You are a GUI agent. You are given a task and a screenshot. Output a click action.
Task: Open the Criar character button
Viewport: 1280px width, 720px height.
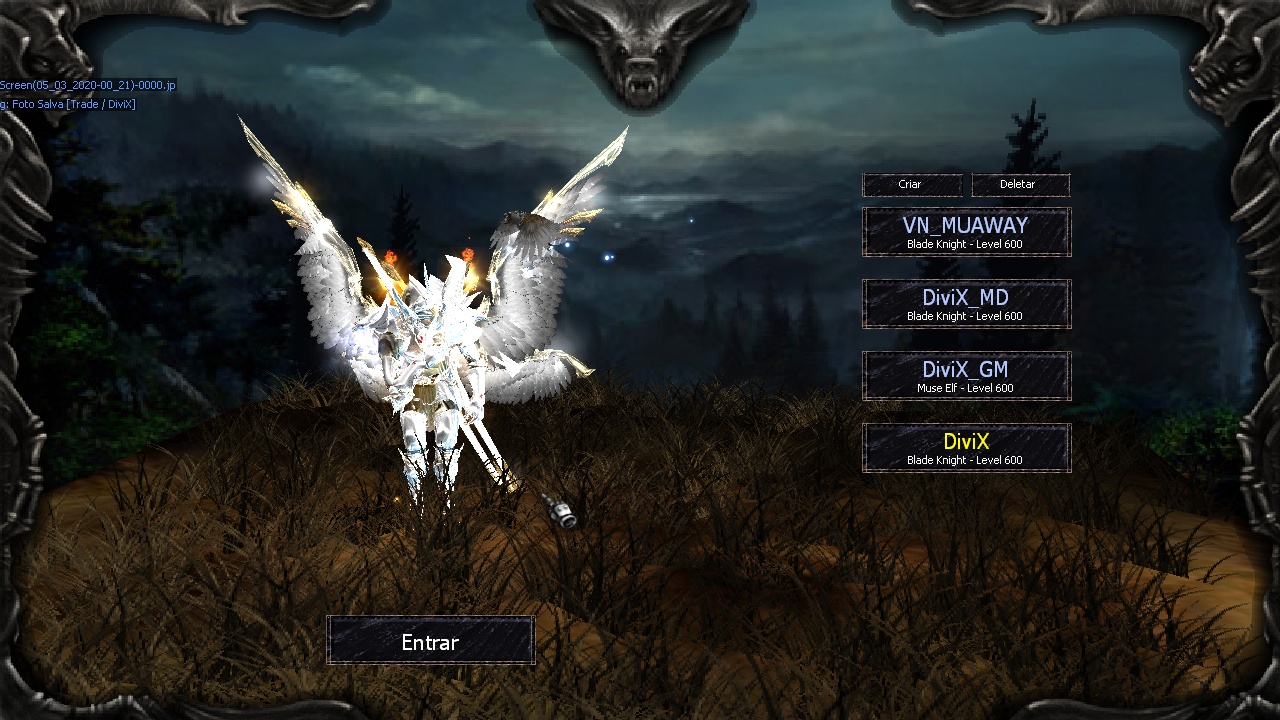(911, 185)
